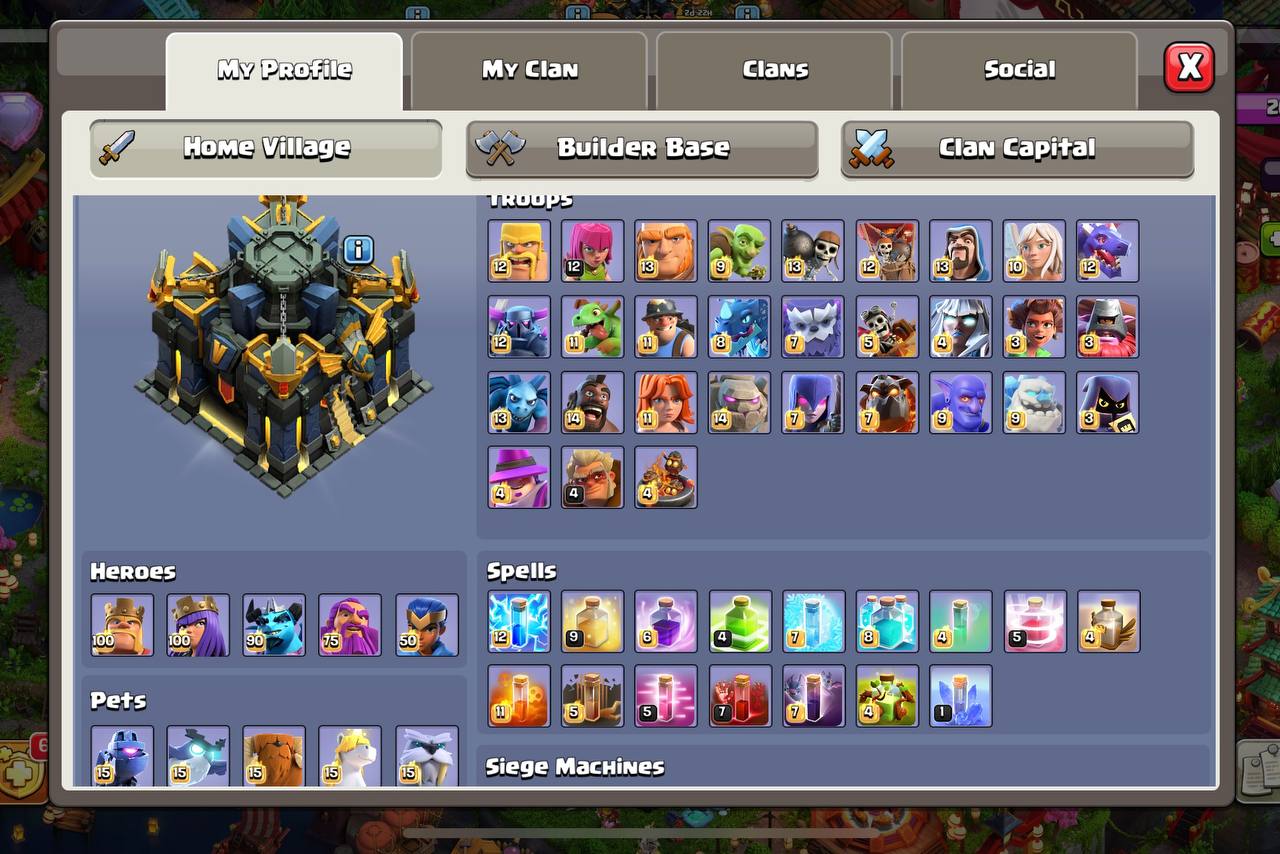Select the Home Village section
The image size is (1280, 854).
(266, 148)
